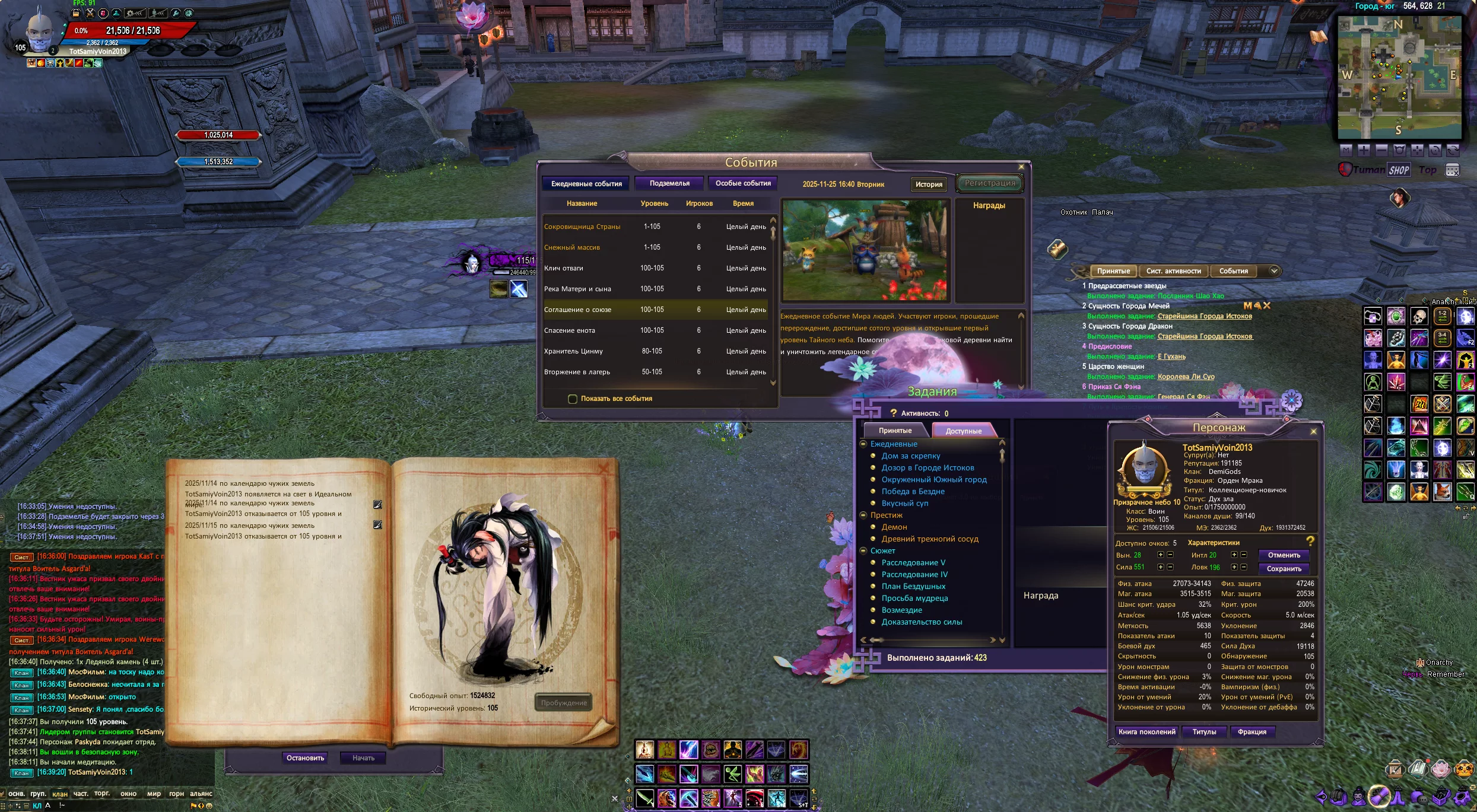The width and height of the screenshot is (1477, 812).
Task: Choose the Просьба мудреца story quest
Action: 914,598
